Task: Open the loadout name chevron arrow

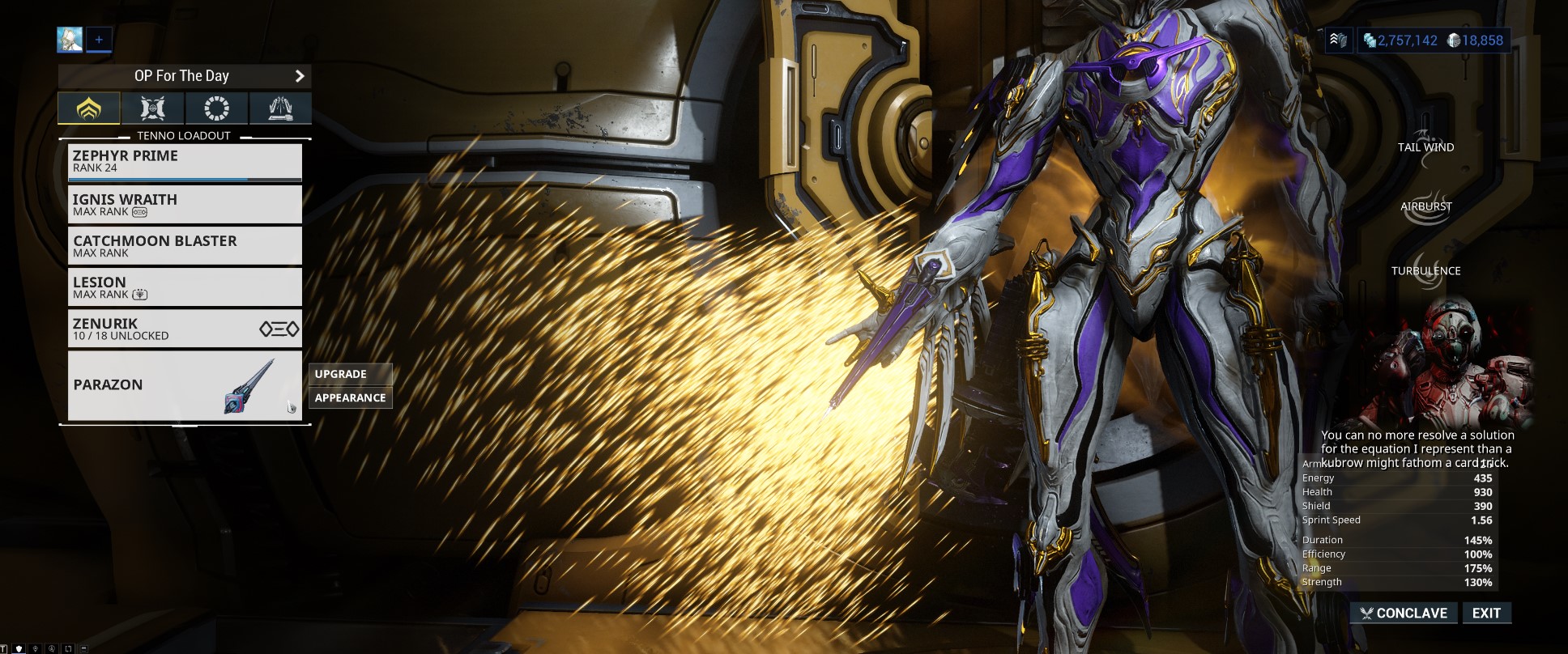Action: [x=300, y=75]
